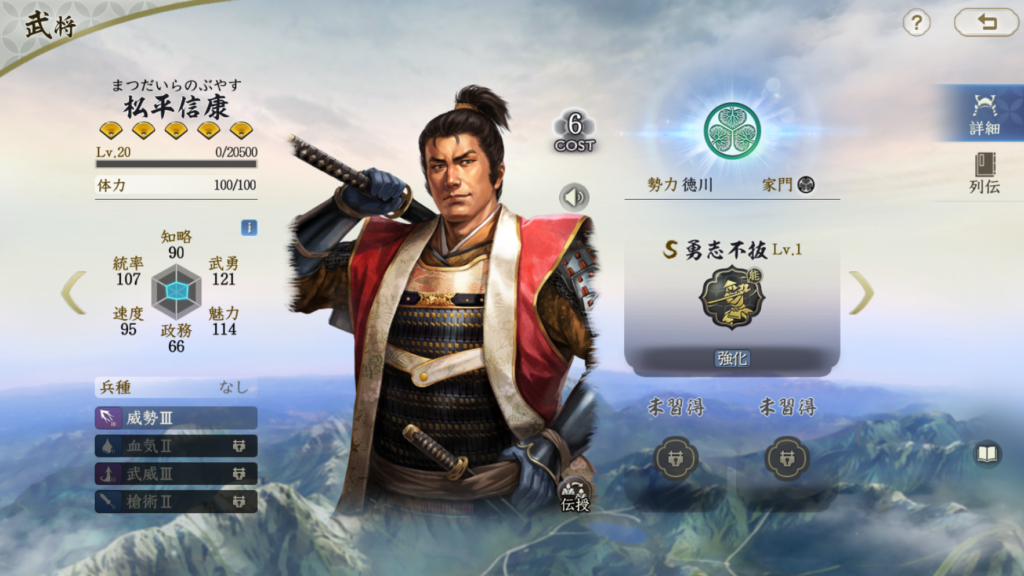Open the blue book icon
The width and height of the screenshot is (1024, 576).
click(x=987, y=455)
